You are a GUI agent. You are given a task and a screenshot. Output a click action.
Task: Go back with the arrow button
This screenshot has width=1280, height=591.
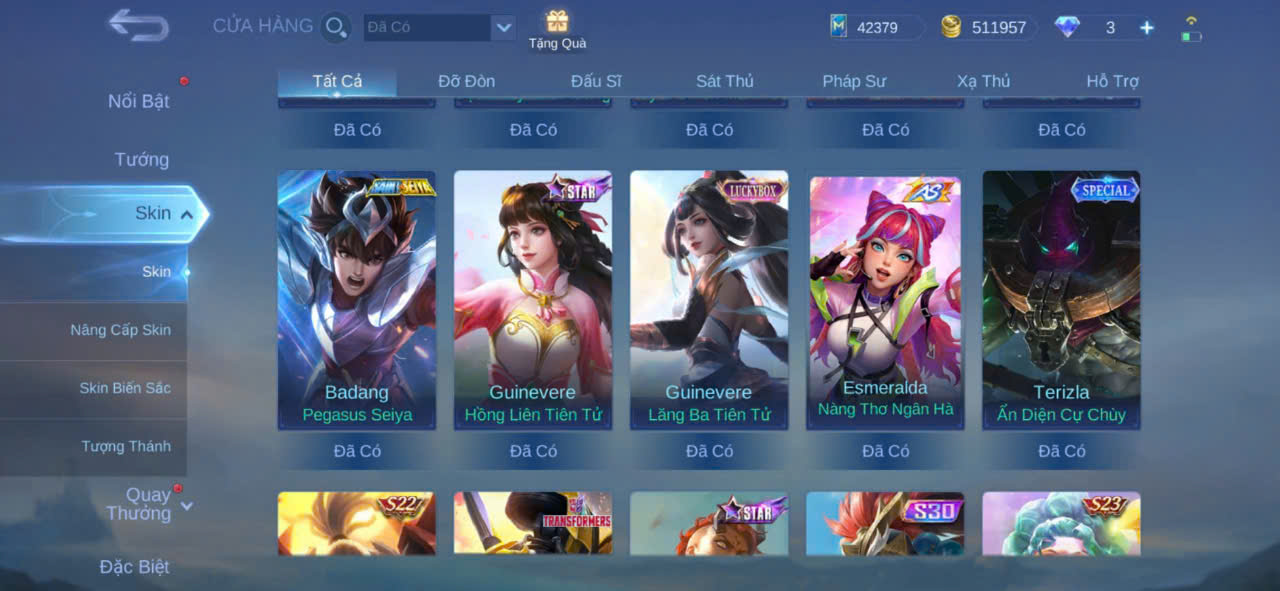[x=138, y=26]
